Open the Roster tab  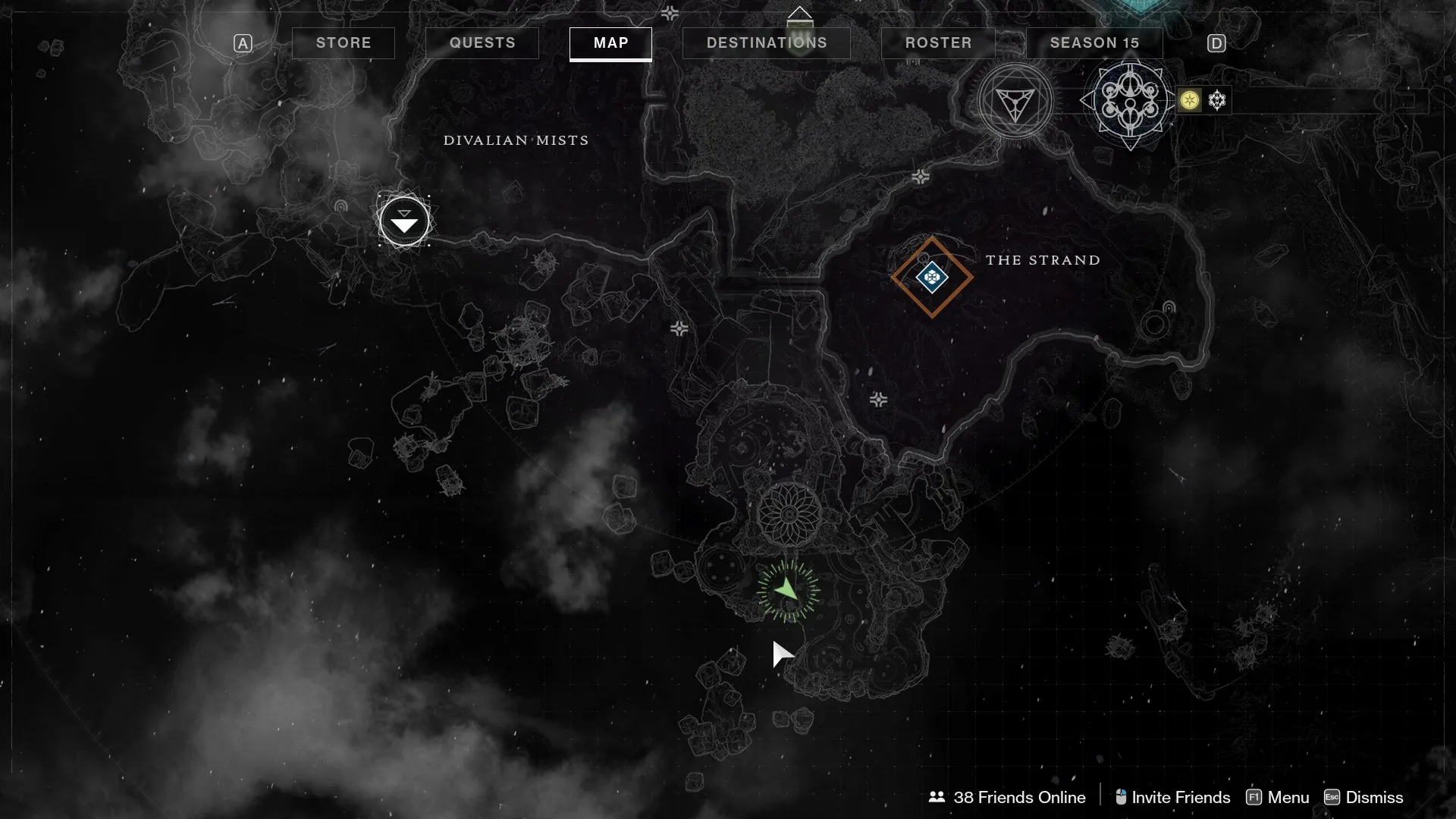click(938, 43)
